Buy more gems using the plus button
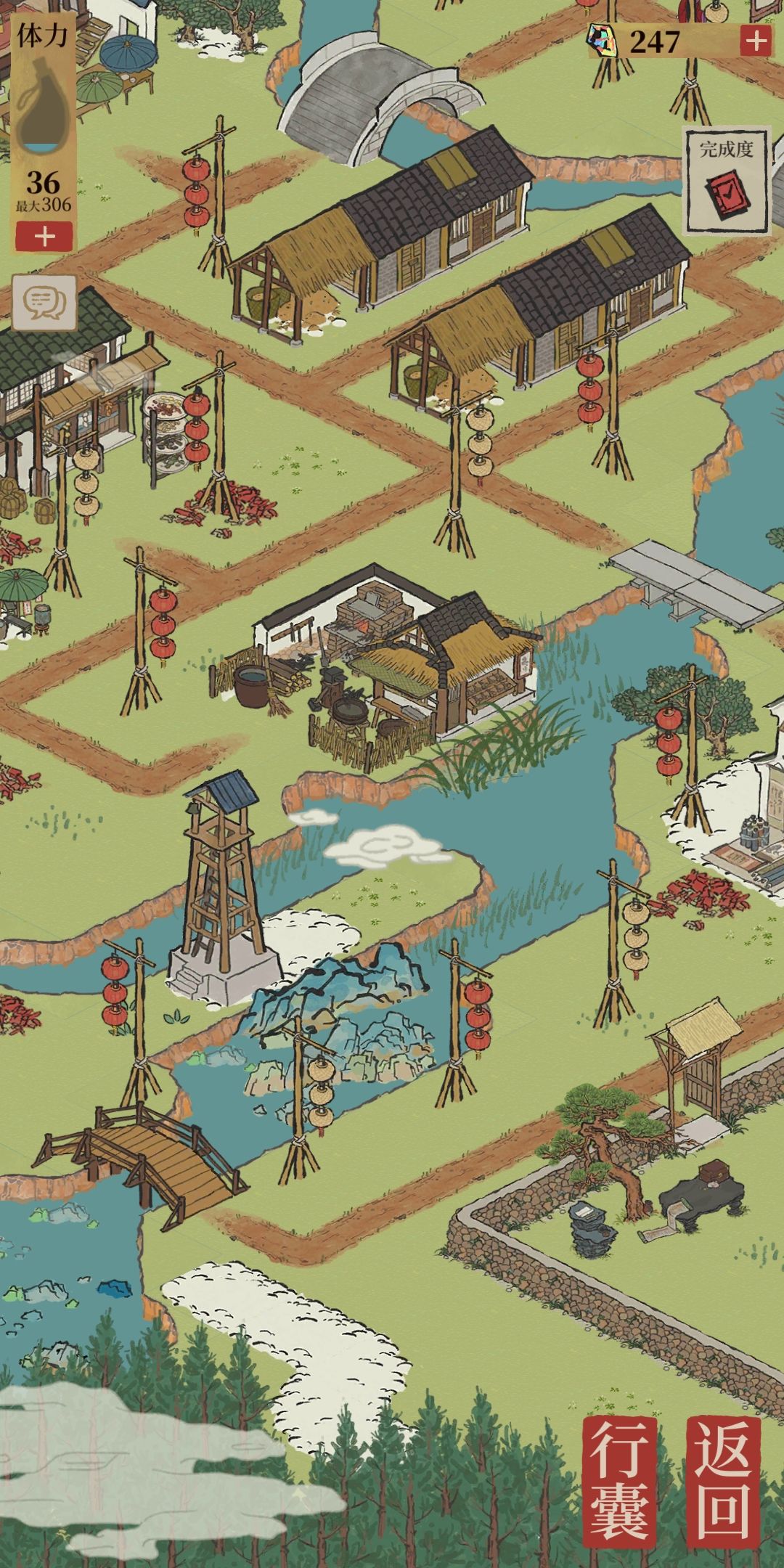The image size is (784, 1568). (756, 41)
